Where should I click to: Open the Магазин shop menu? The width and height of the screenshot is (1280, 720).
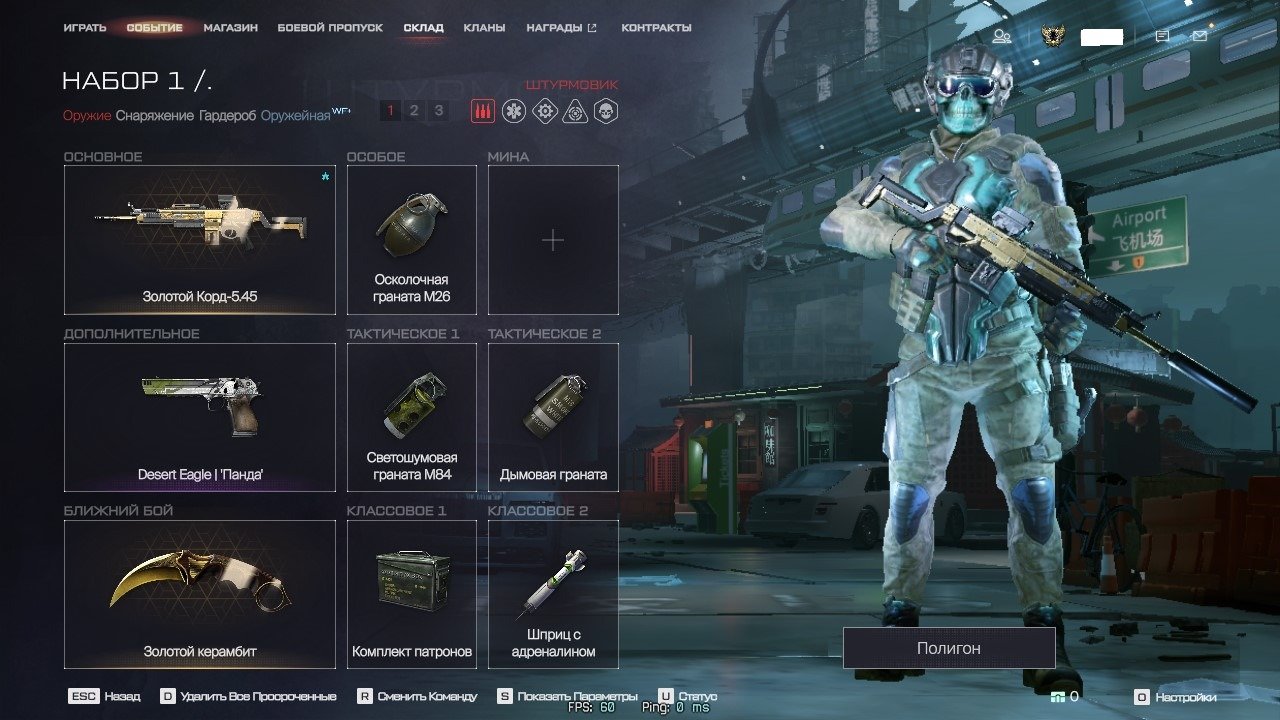click(230, 28)
